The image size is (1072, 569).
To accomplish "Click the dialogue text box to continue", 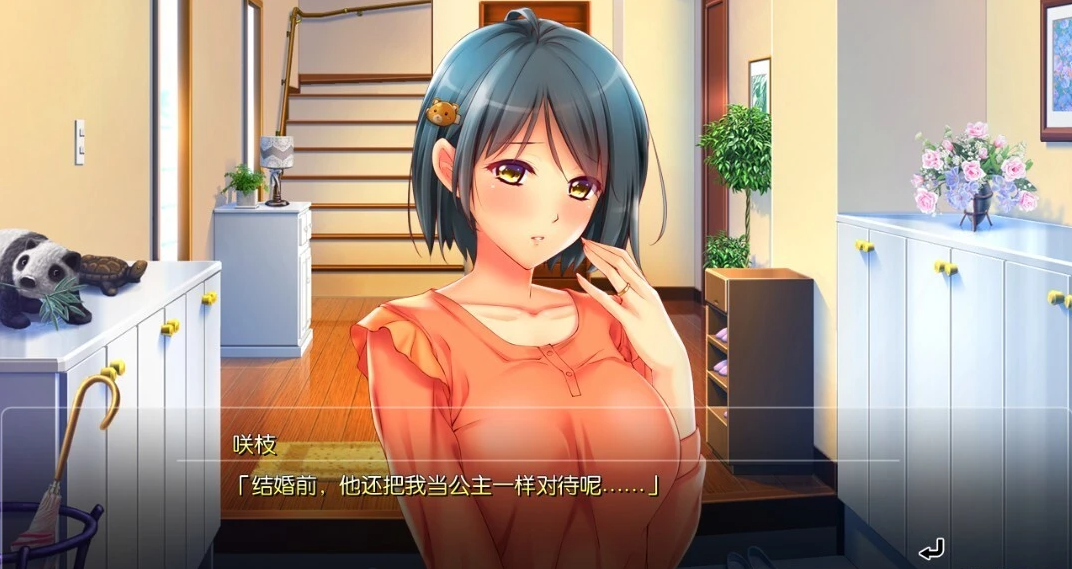I will point(536,487).
